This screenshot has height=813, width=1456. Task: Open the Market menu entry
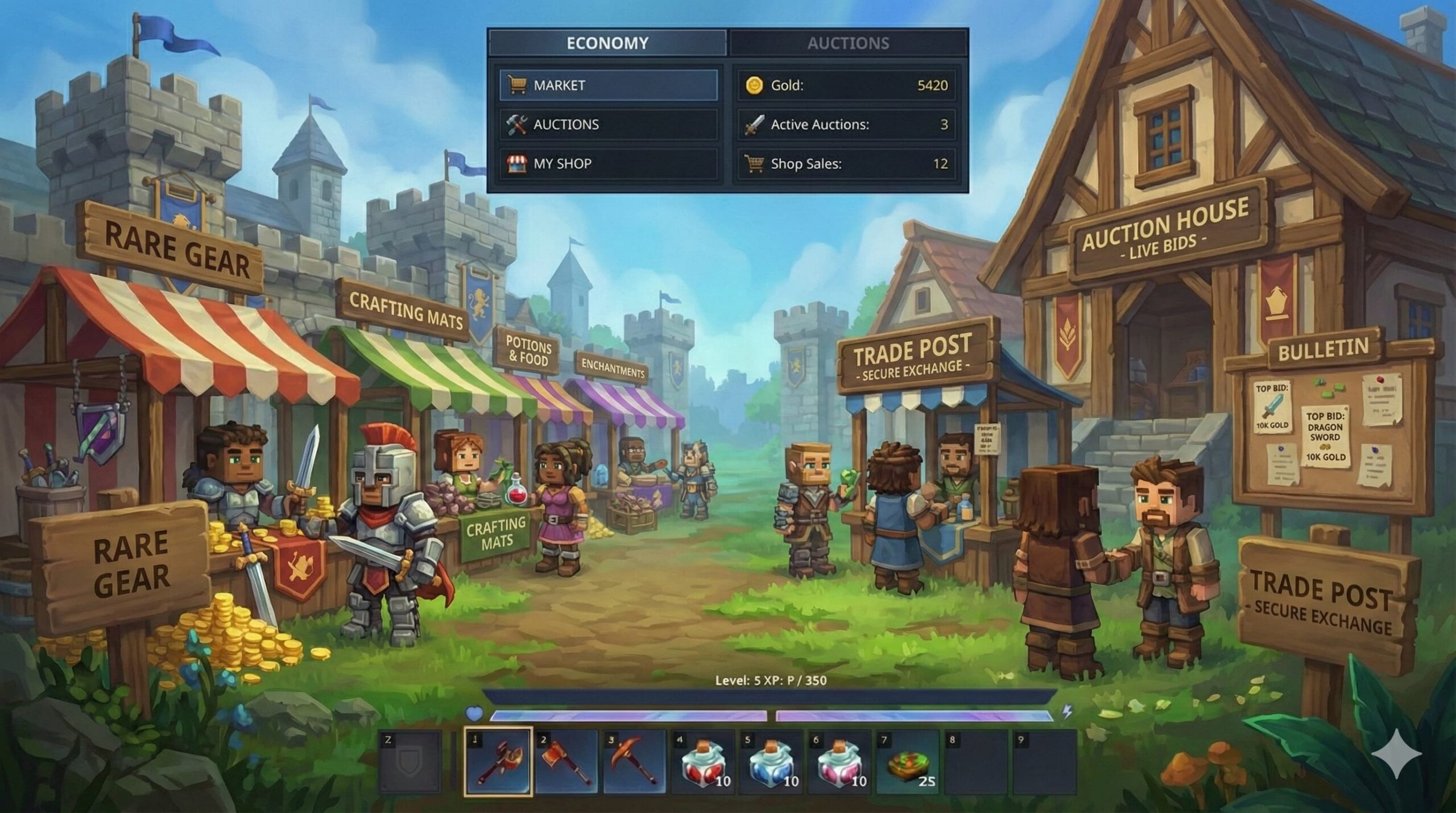(x=608, y=85)
